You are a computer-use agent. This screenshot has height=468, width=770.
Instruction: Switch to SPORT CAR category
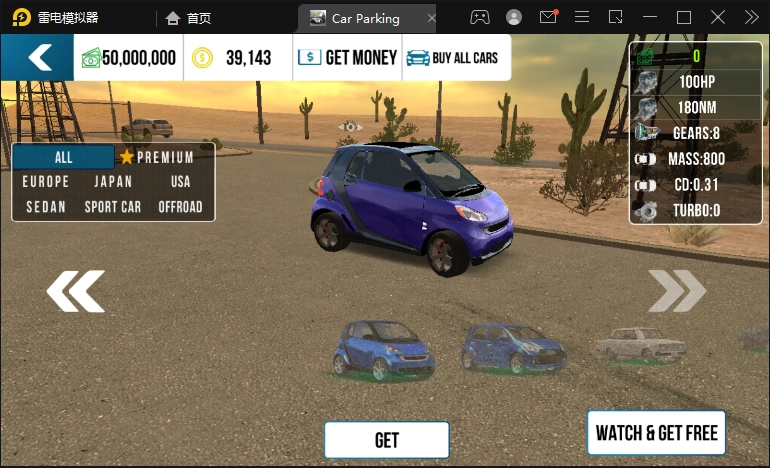(113, 207)
